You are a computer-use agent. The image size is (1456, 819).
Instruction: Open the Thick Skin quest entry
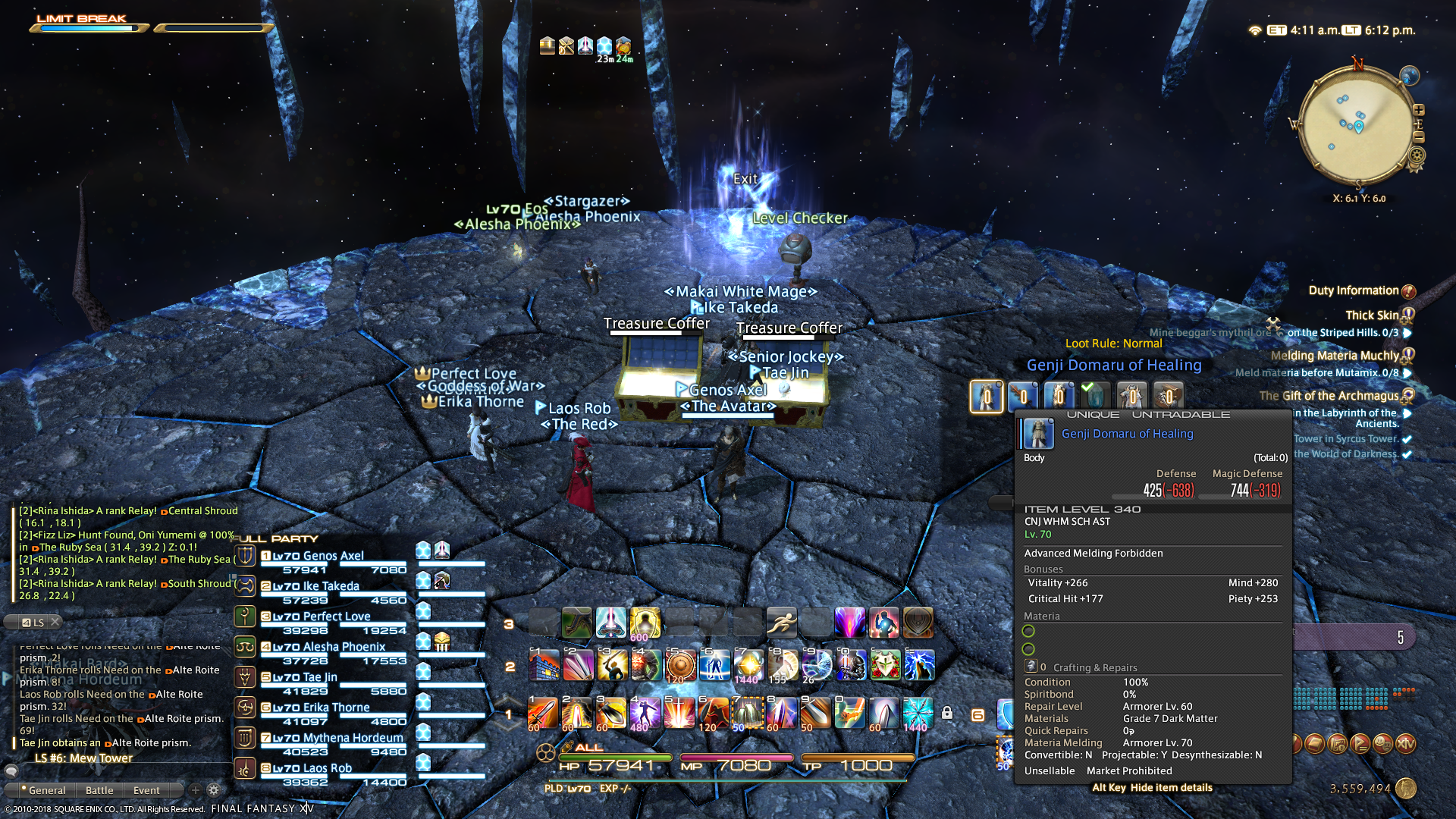(x=1371, y=315)
